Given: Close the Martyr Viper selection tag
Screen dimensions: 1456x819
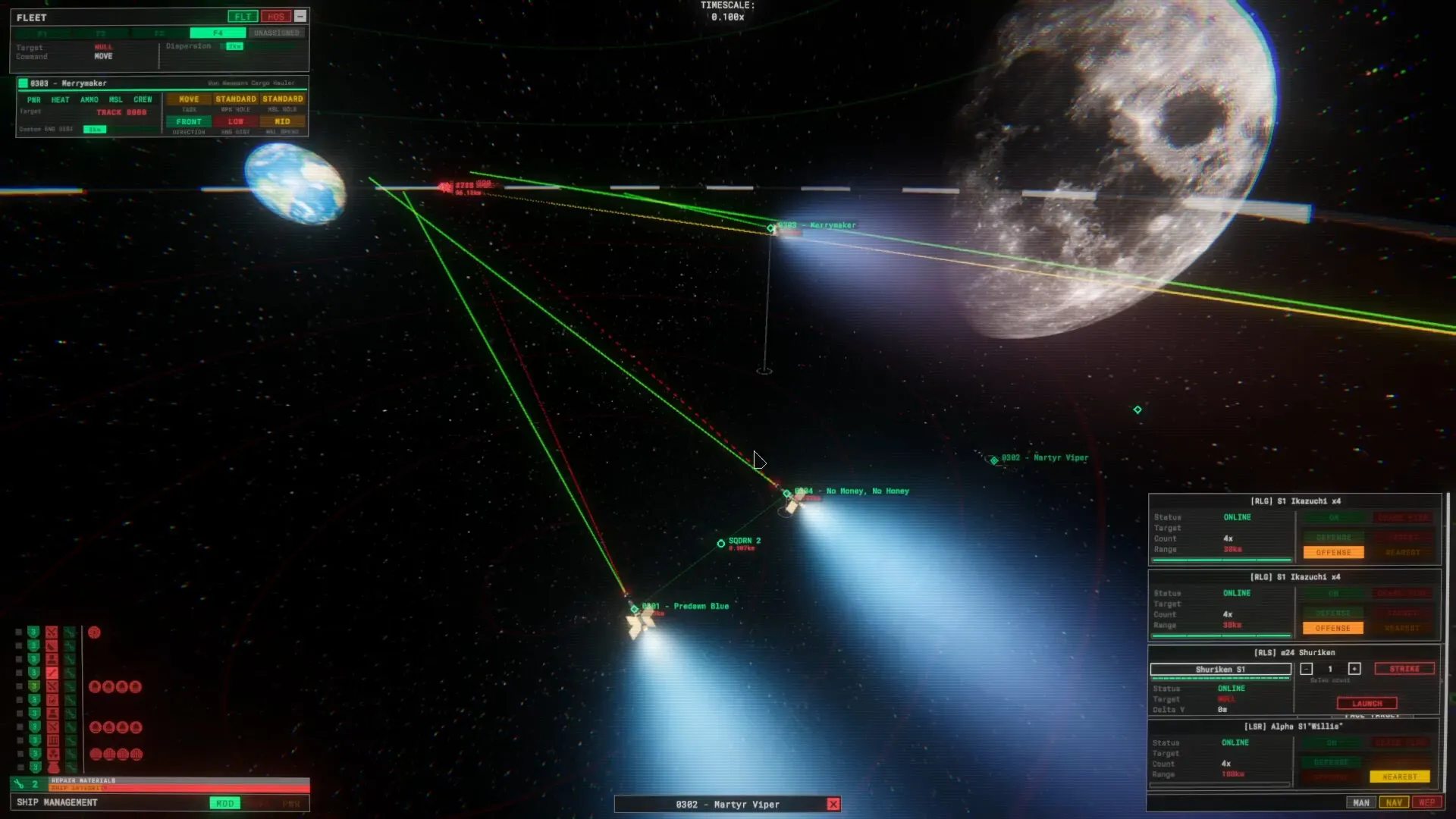Looking at the screenshot, I should (x=833, y=805).
